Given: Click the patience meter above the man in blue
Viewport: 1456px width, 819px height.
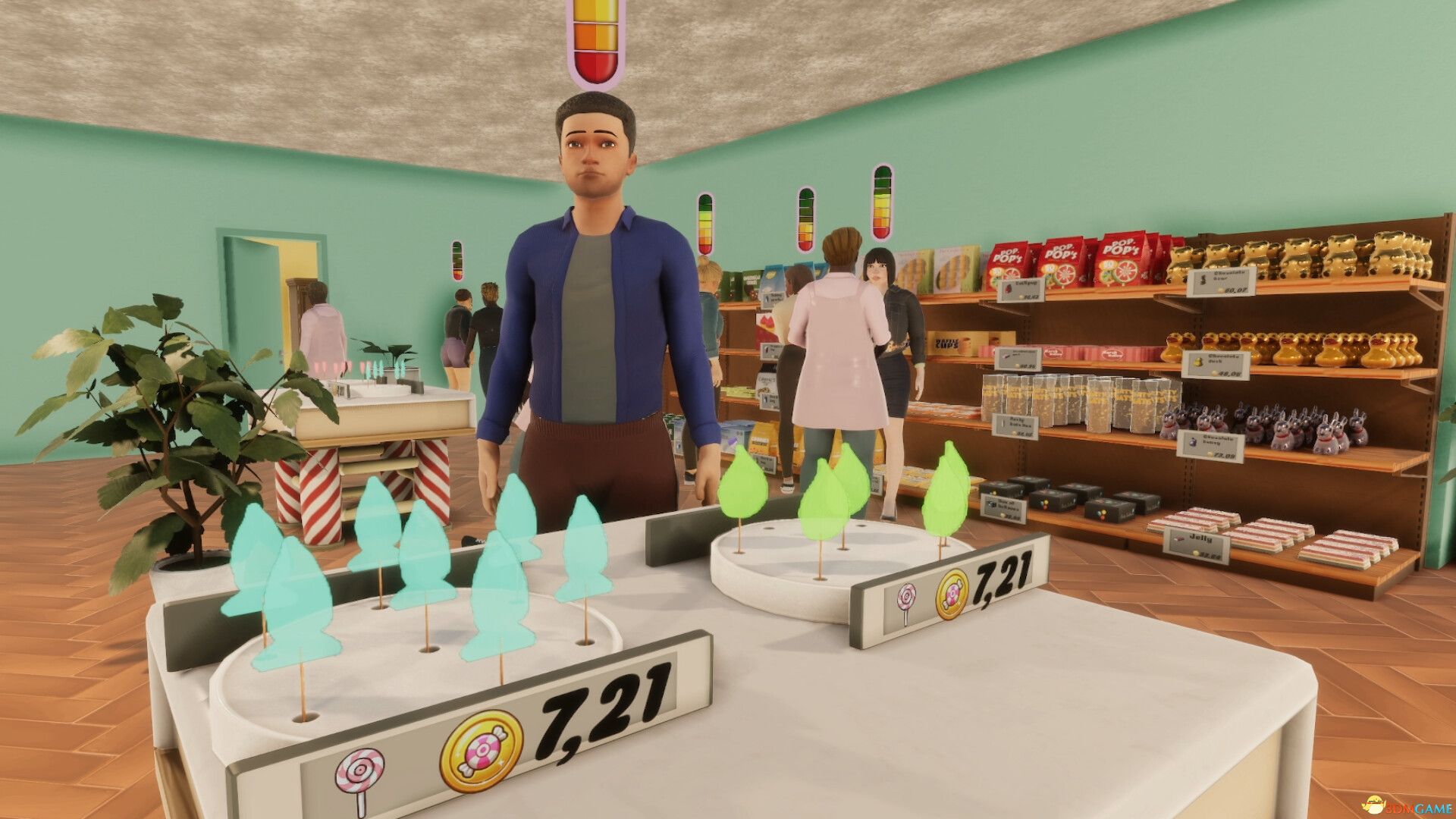Looking at the screenshot, I should click(x=596, y=42).
